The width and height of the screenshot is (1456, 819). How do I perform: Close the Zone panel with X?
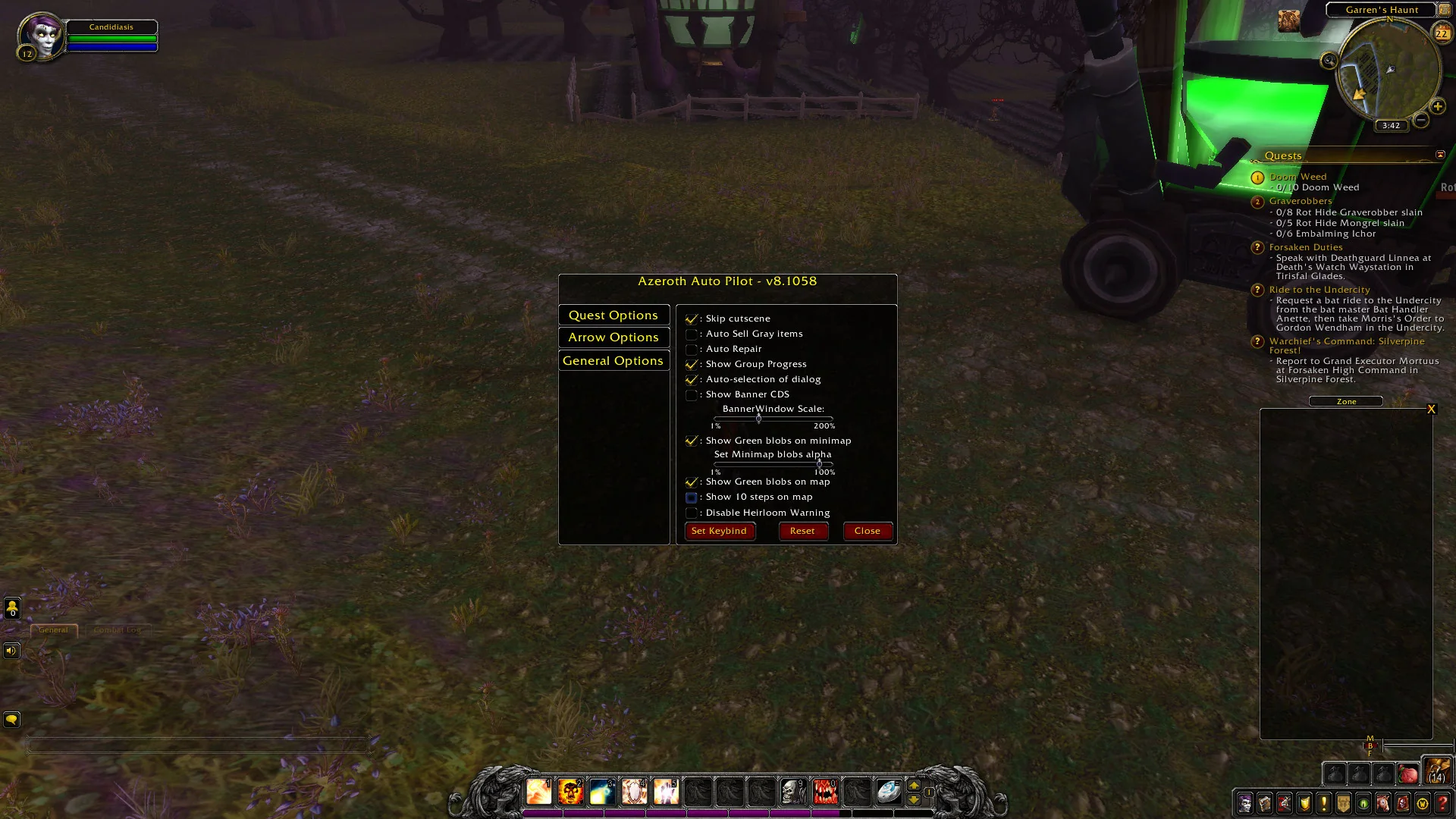[1431, 409]
